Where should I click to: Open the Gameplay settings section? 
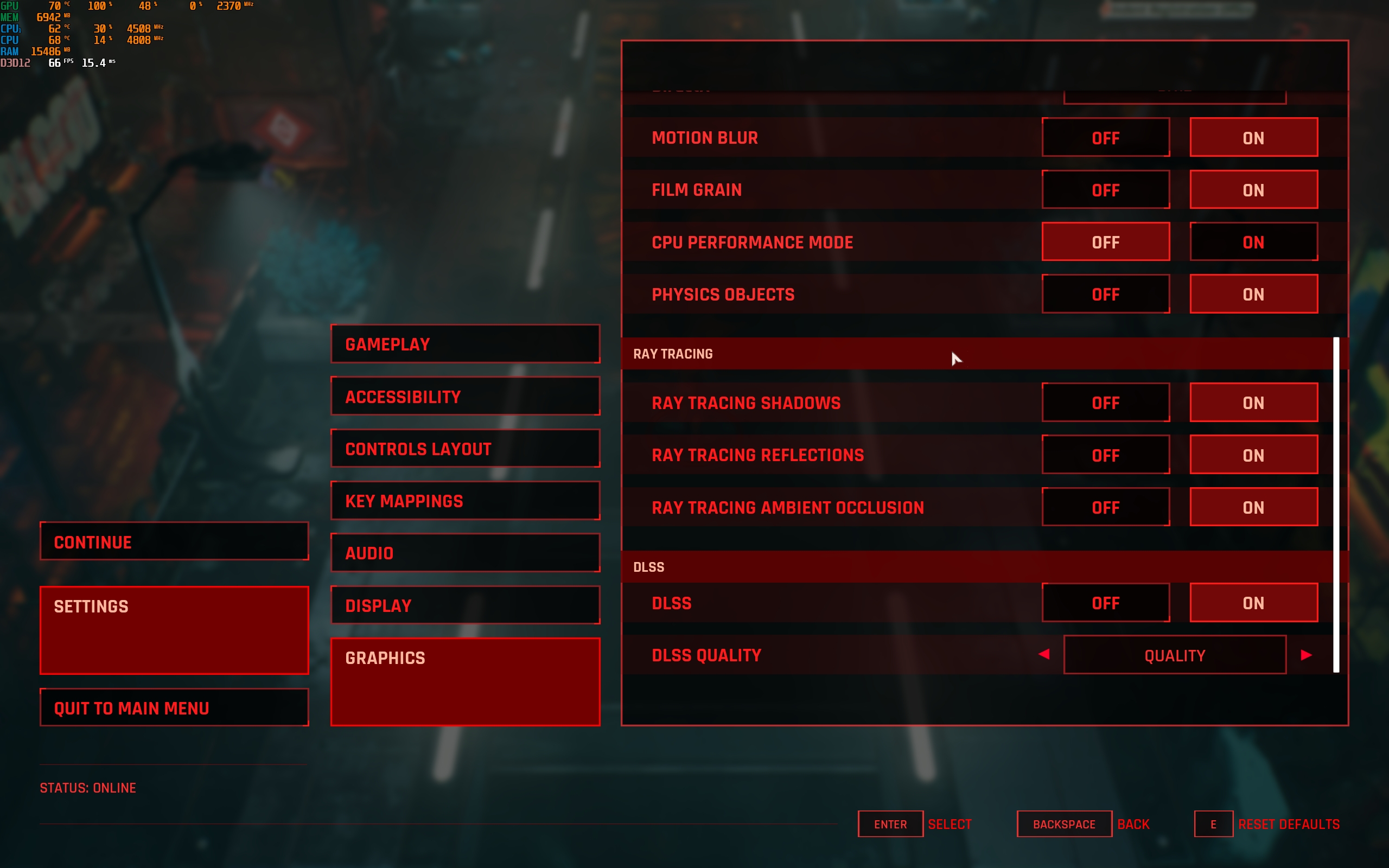click(465, 344)
